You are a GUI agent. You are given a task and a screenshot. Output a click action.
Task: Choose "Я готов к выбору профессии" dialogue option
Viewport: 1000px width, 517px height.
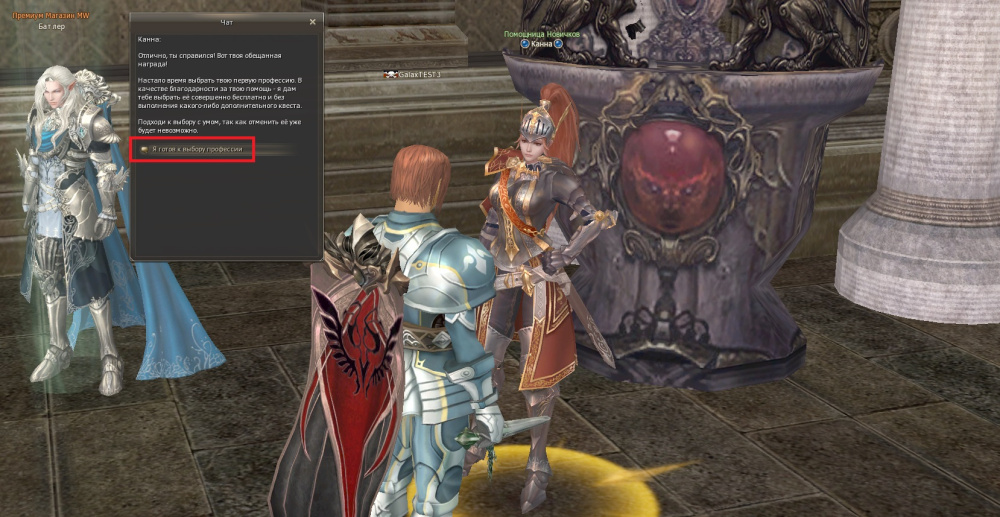click(197, 149)
